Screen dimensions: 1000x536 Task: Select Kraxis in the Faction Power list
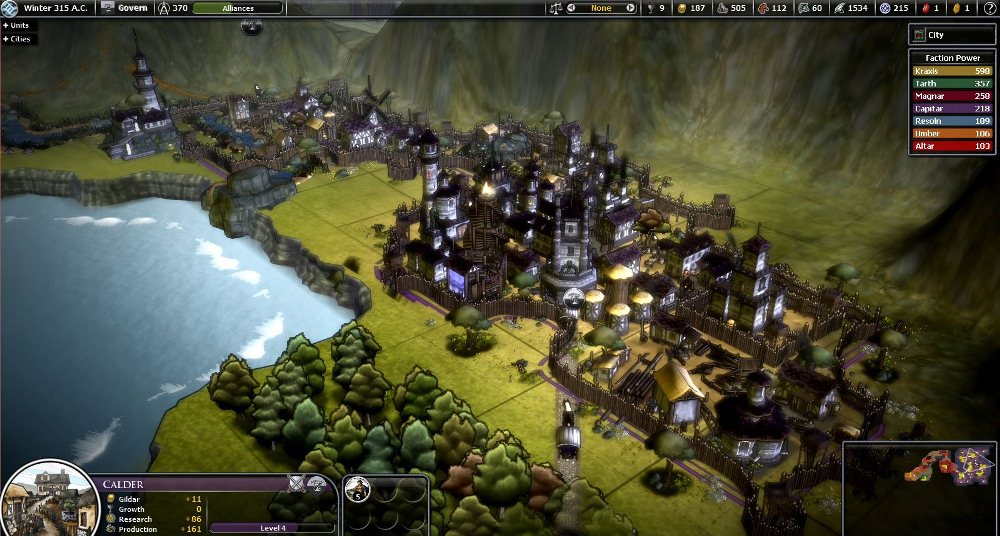[952, 72]
